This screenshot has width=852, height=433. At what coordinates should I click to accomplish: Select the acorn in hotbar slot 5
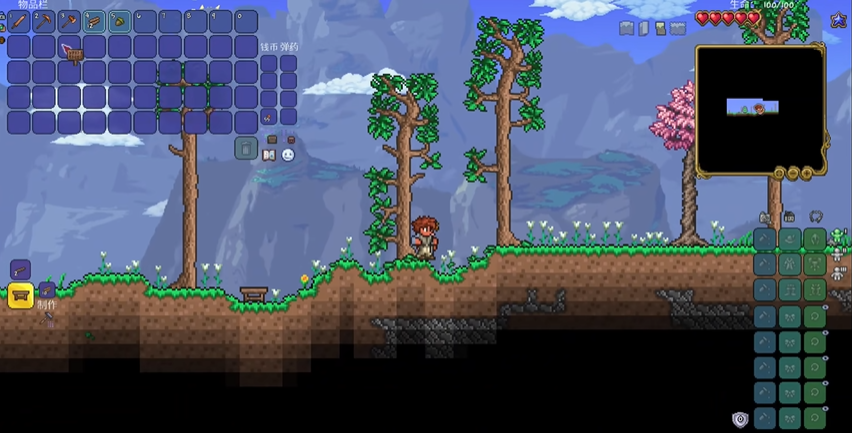tap(119, 21)
